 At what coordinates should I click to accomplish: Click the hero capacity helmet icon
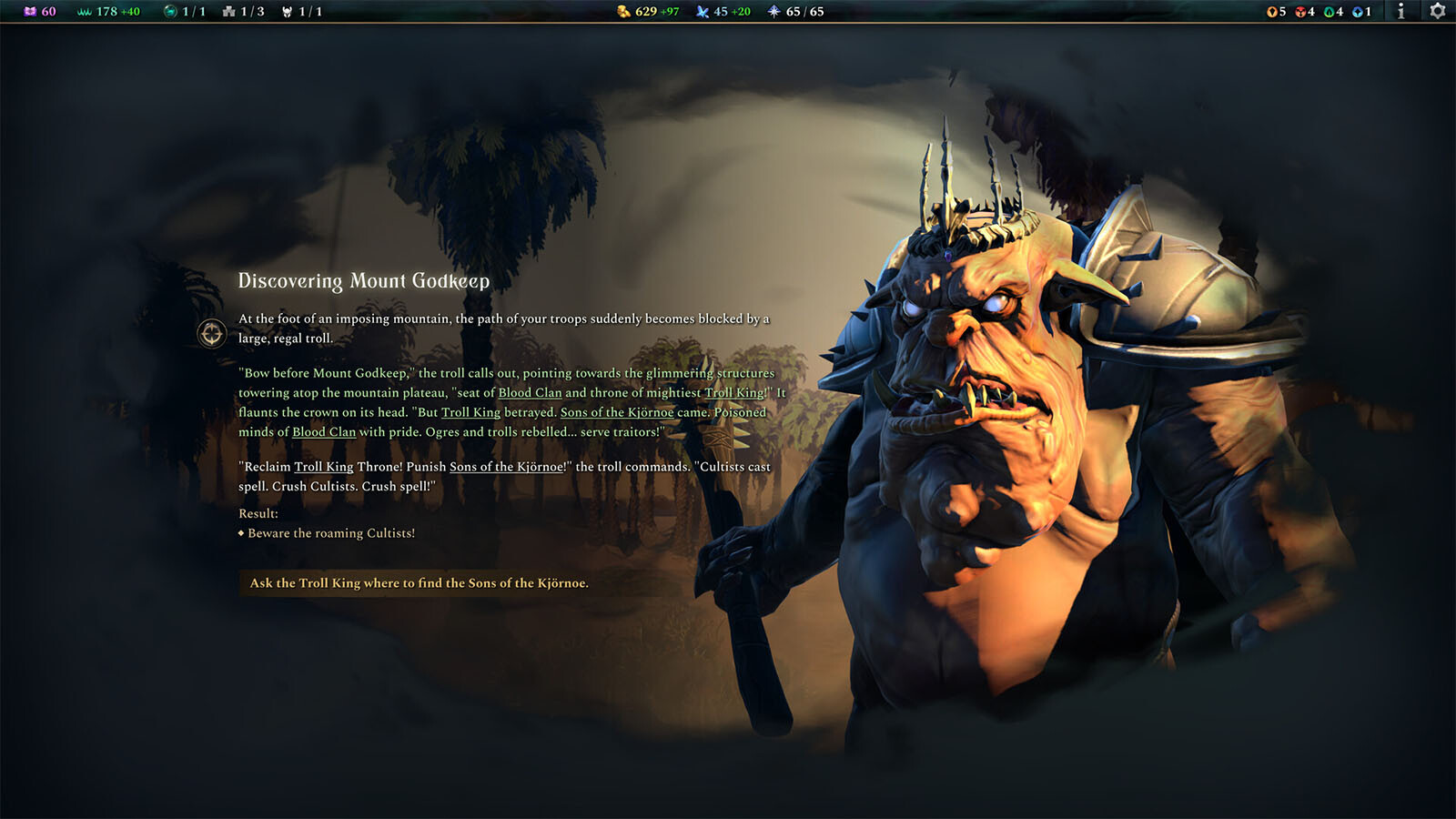288,12
